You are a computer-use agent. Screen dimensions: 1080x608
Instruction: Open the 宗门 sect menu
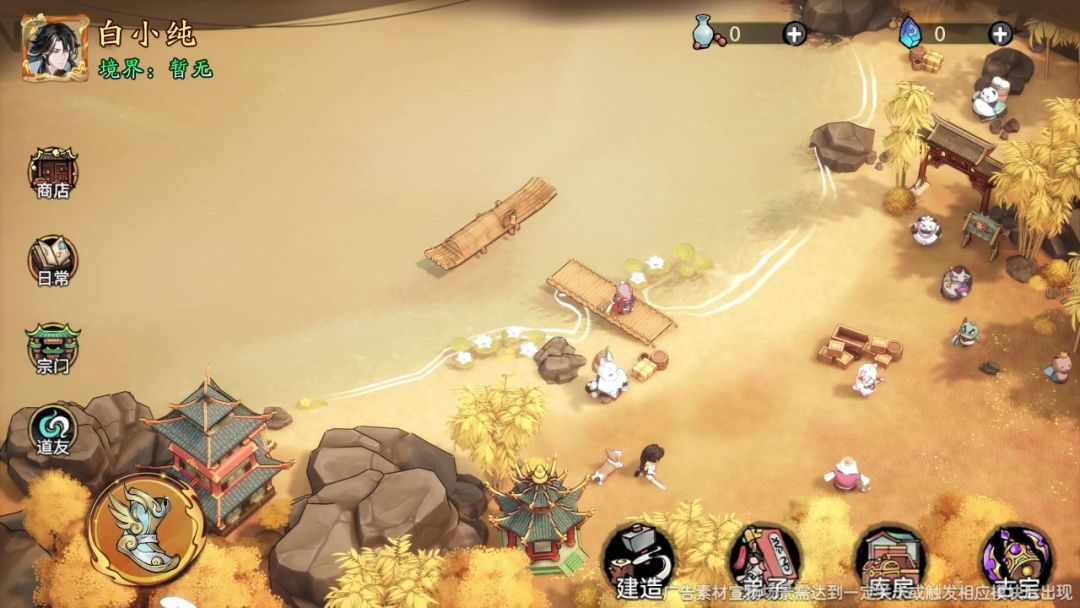click(x=53, y=348)
